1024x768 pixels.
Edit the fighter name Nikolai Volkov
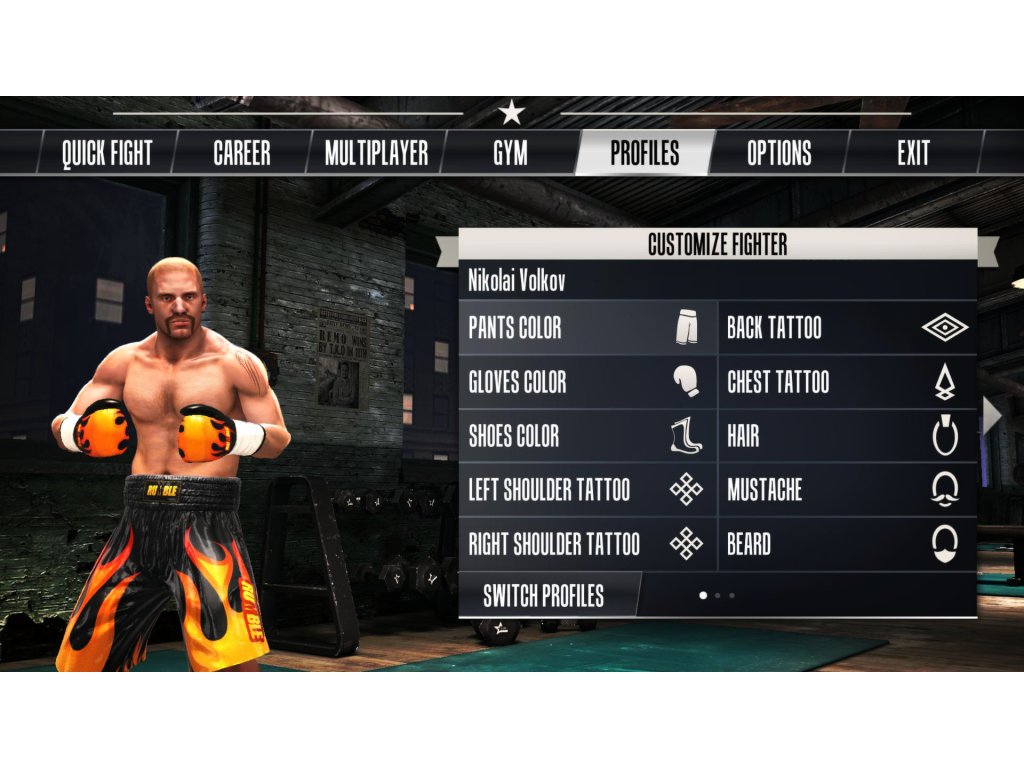point(517,281)
